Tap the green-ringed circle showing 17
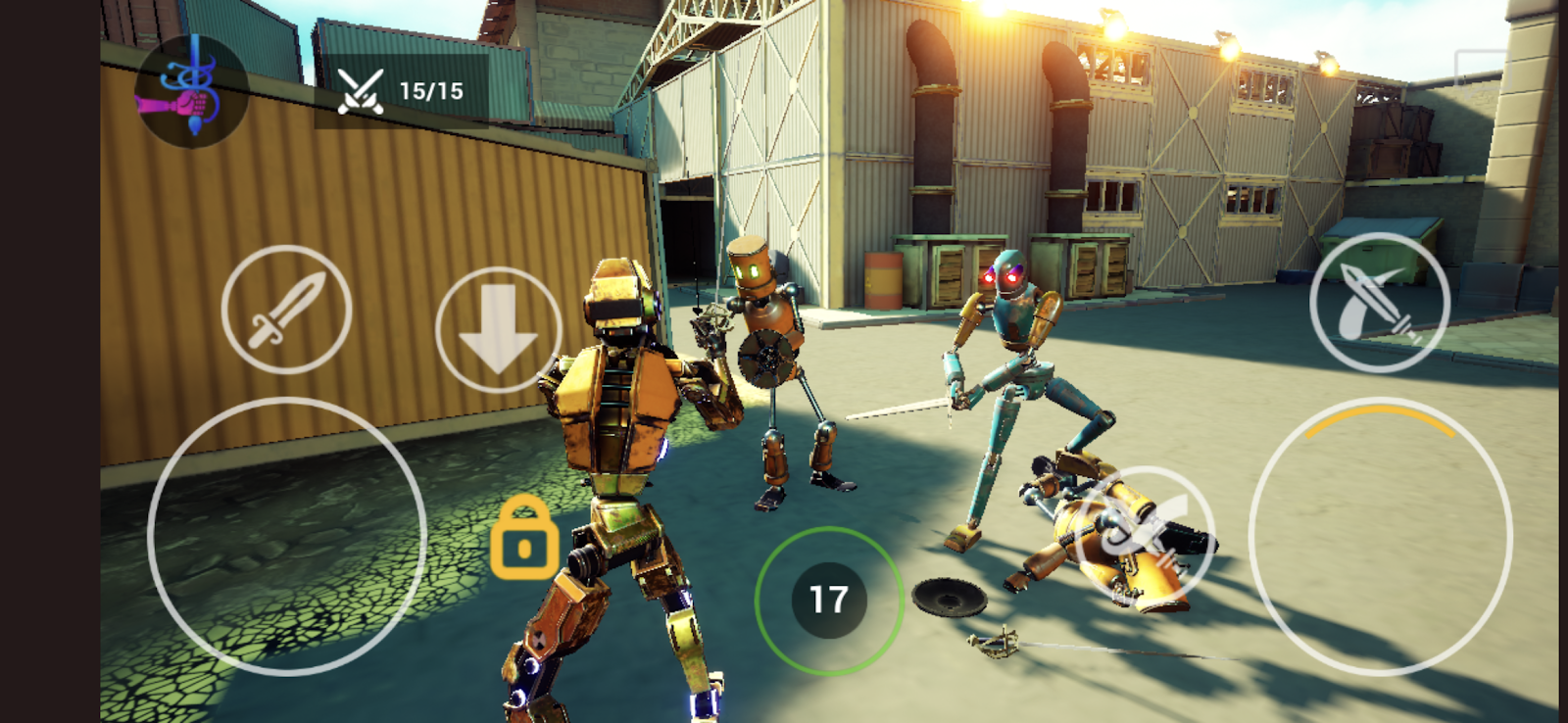The image size is (1568, 723). [x=828, y=600]
